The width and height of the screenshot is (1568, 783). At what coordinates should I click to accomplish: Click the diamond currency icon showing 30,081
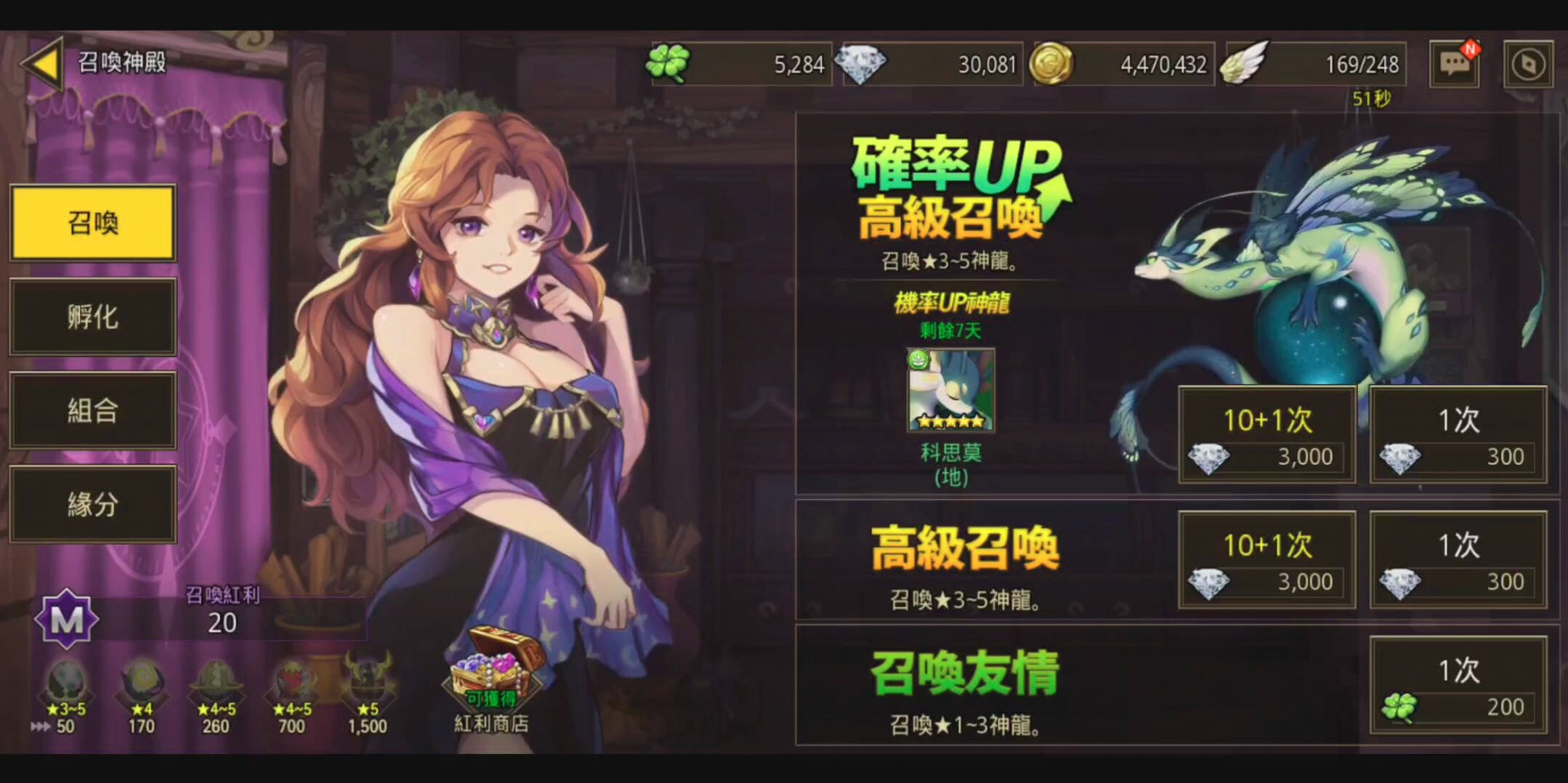click(864, 64)
